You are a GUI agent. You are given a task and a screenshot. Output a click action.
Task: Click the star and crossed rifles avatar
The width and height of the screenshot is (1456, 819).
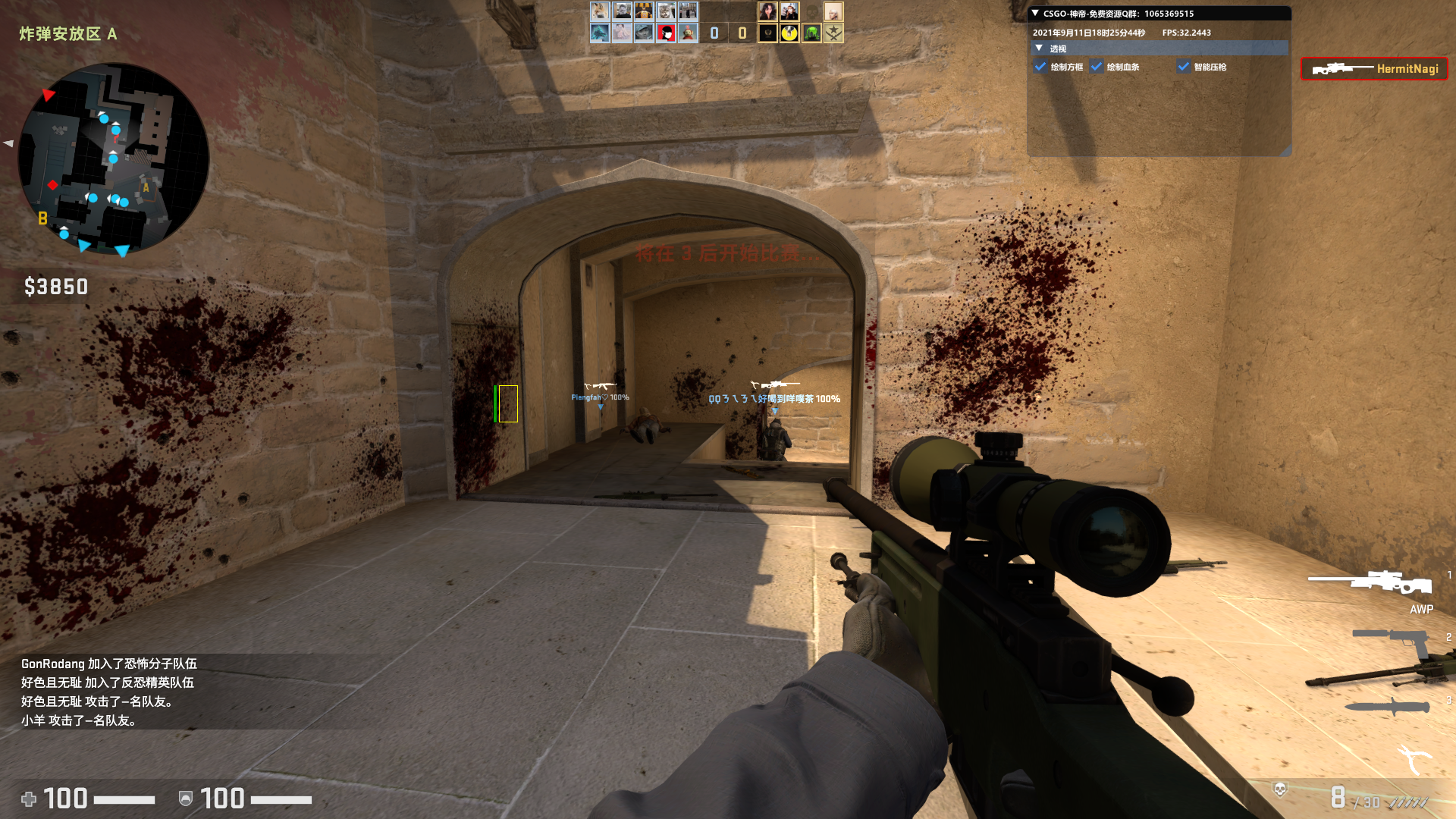point(833,33)
